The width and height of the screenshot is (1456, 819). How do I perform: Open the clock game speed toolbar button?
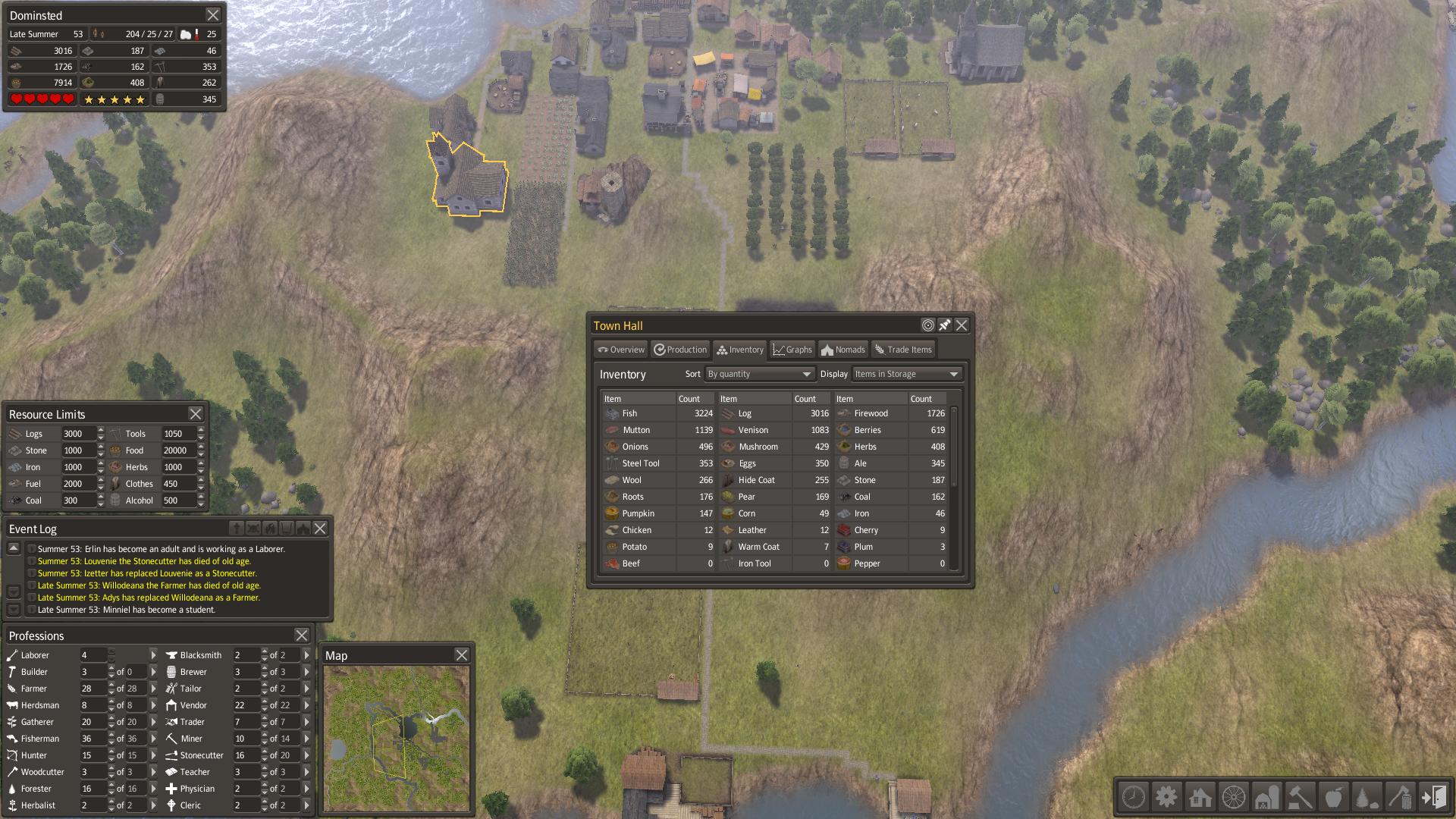(x=1134, y=797)
